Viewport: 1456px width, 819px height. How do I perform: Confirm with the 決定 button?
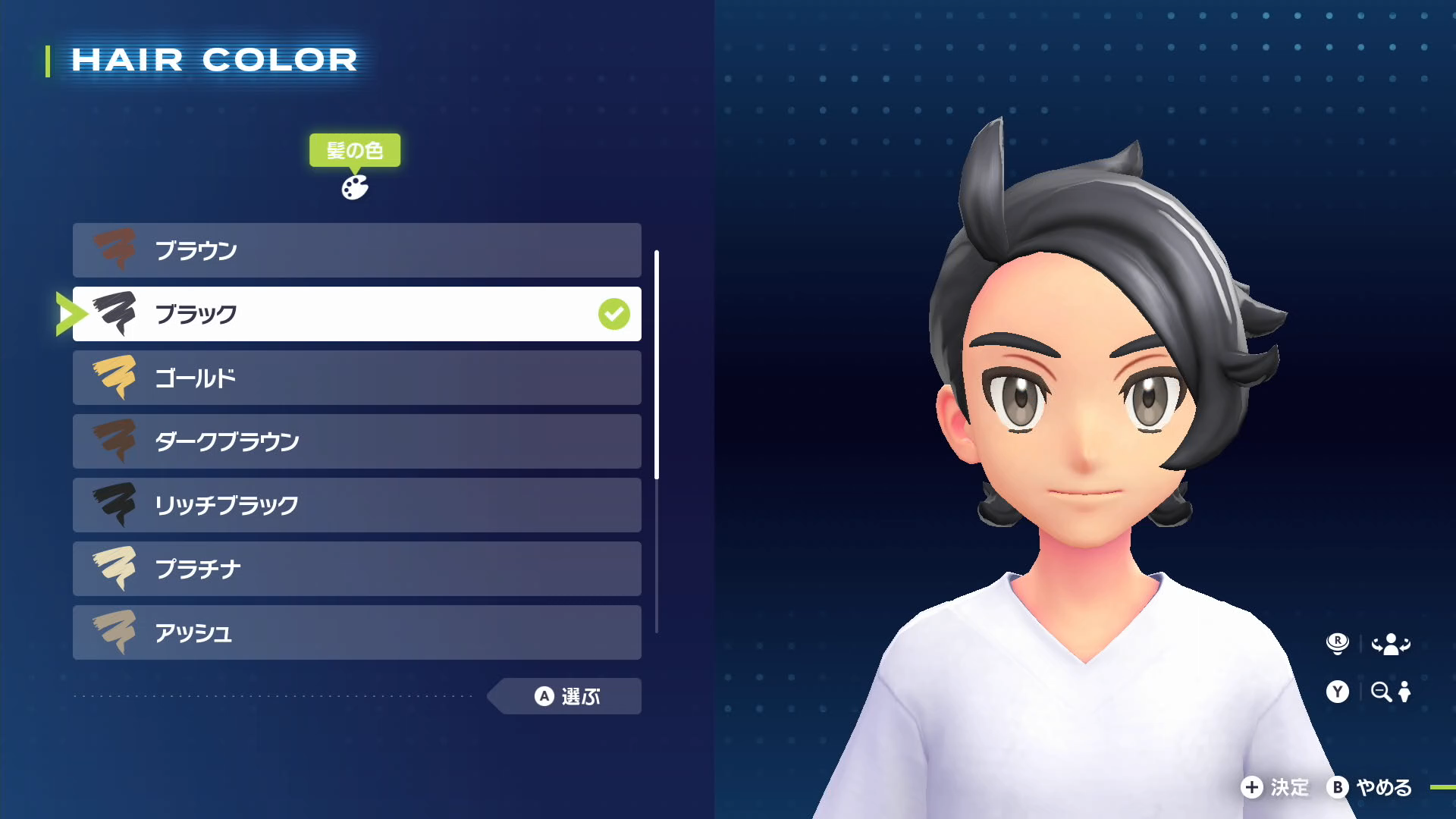point(1276,787)
